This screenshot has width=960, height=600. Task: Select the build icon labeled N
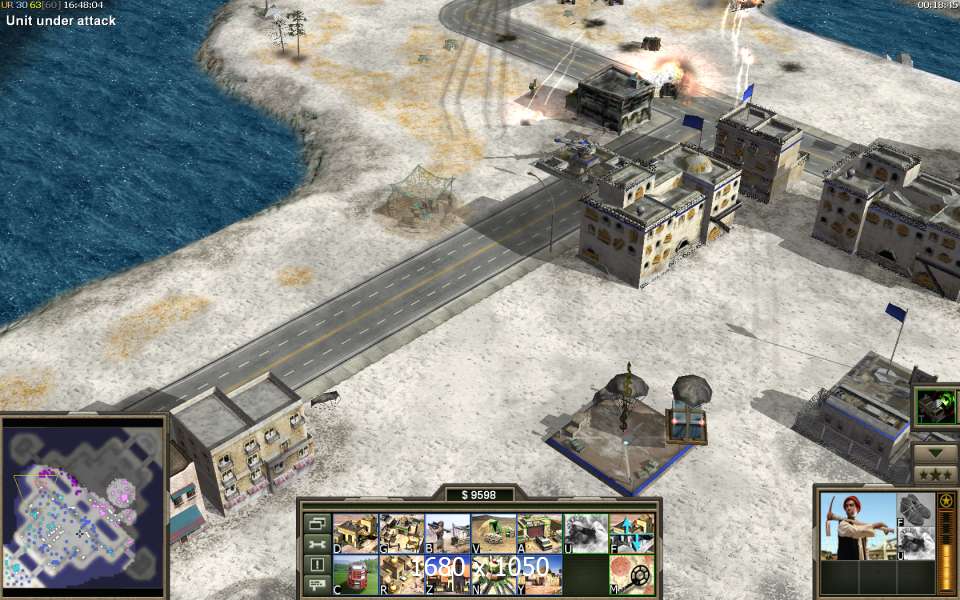coord(493,574)
